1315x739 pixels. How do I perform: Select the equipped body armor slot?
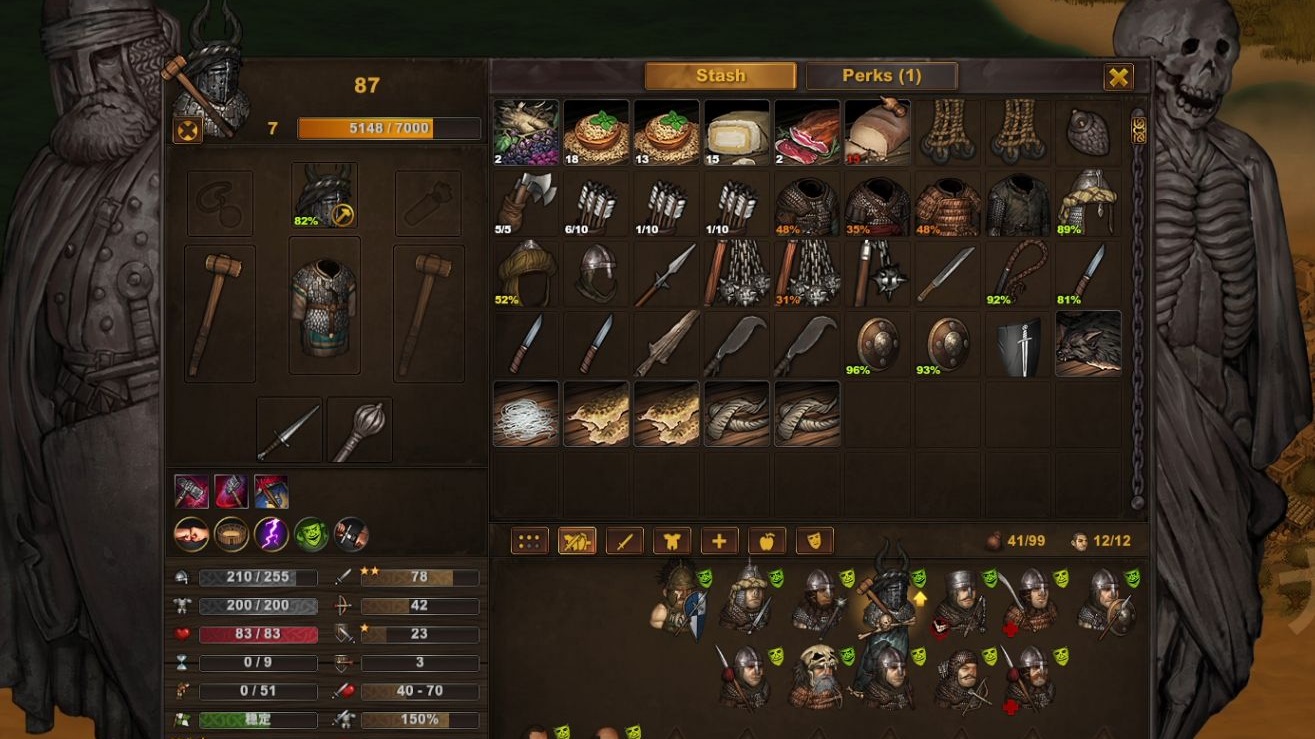coord(324,305)
